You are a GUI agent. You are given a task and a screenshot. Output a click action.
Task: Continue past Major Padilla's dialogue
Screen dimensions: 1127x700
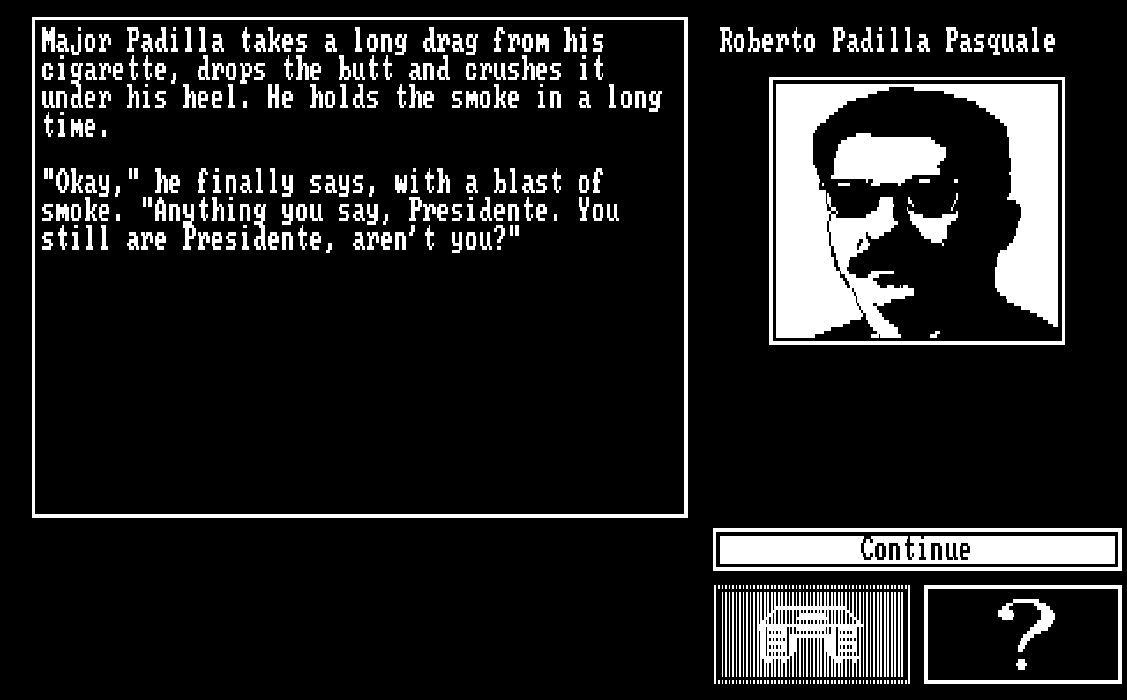click(x=916, y=550)
